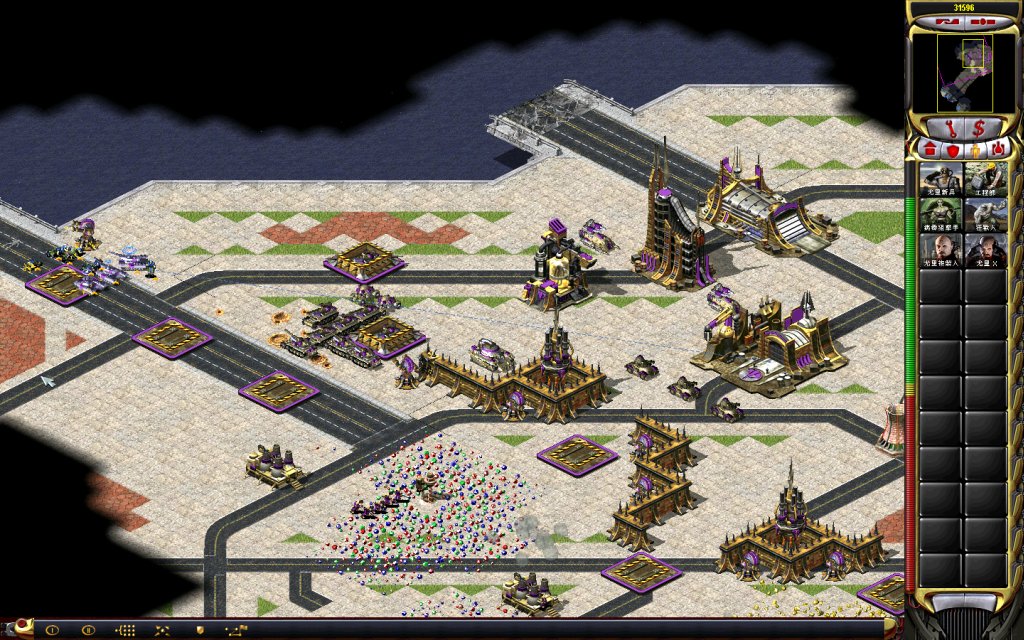Switch to the defenses build tab (shield icon)
Image resolution: width=1024 pixels, height=640 pixels.
[x=952, y=150]
